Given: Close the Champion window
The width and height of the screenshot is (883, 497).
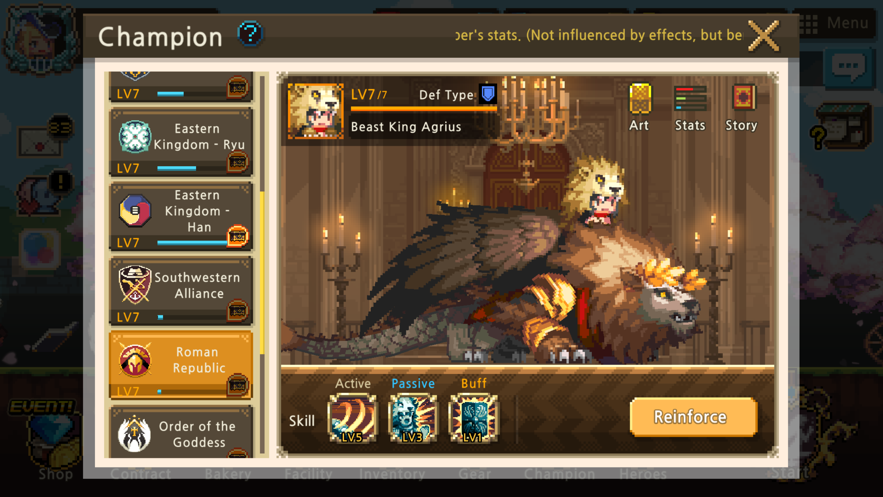Looking at the screenshot, I should click(x=763, y=36).
